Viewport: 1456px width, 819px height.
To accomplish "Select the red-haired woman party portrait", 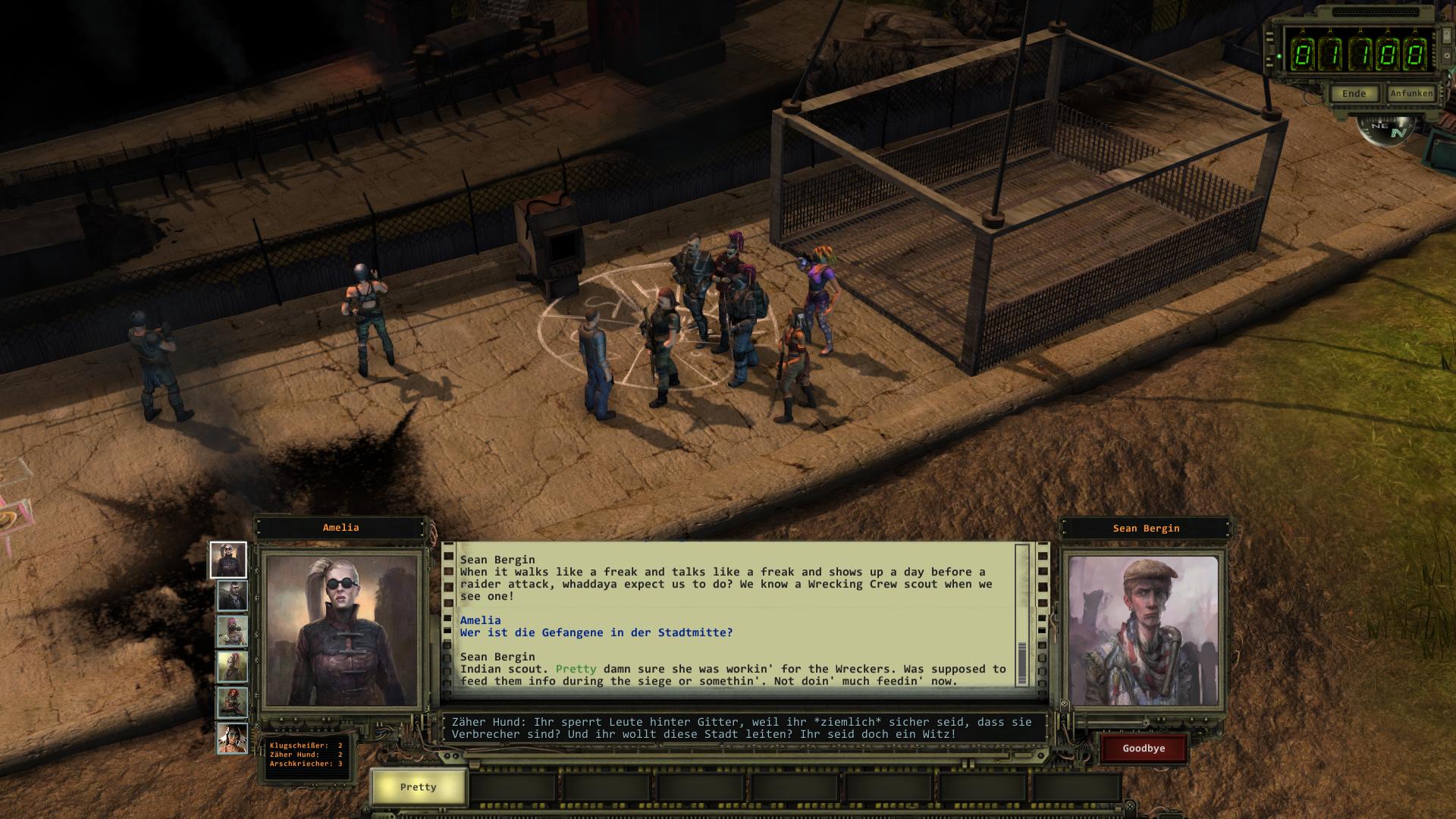I will [232, 703].
